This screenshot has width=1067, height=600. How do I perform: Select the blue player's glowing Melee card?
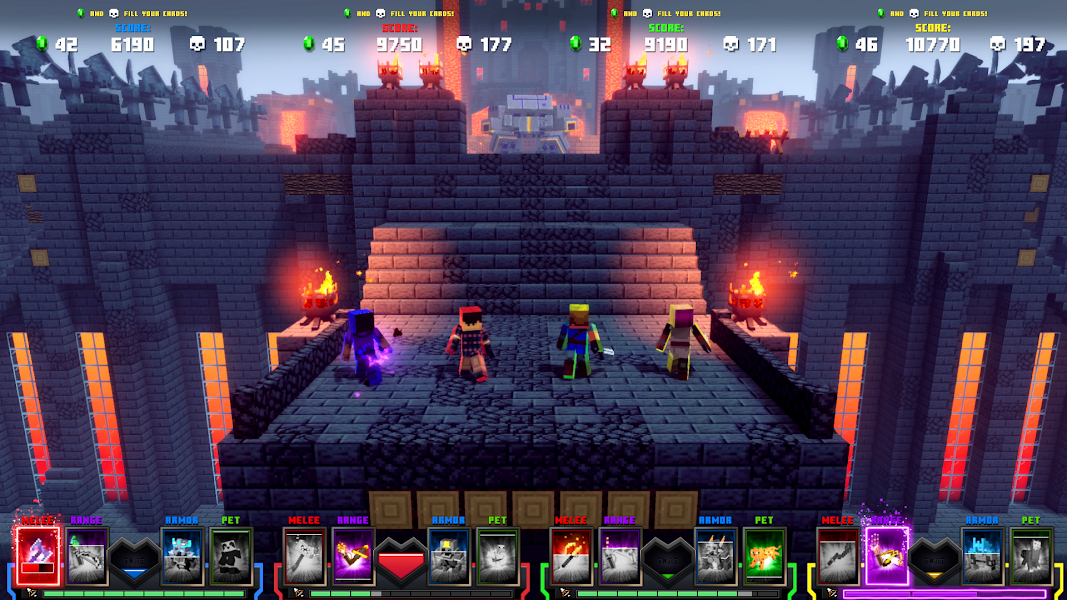point(39,555)
